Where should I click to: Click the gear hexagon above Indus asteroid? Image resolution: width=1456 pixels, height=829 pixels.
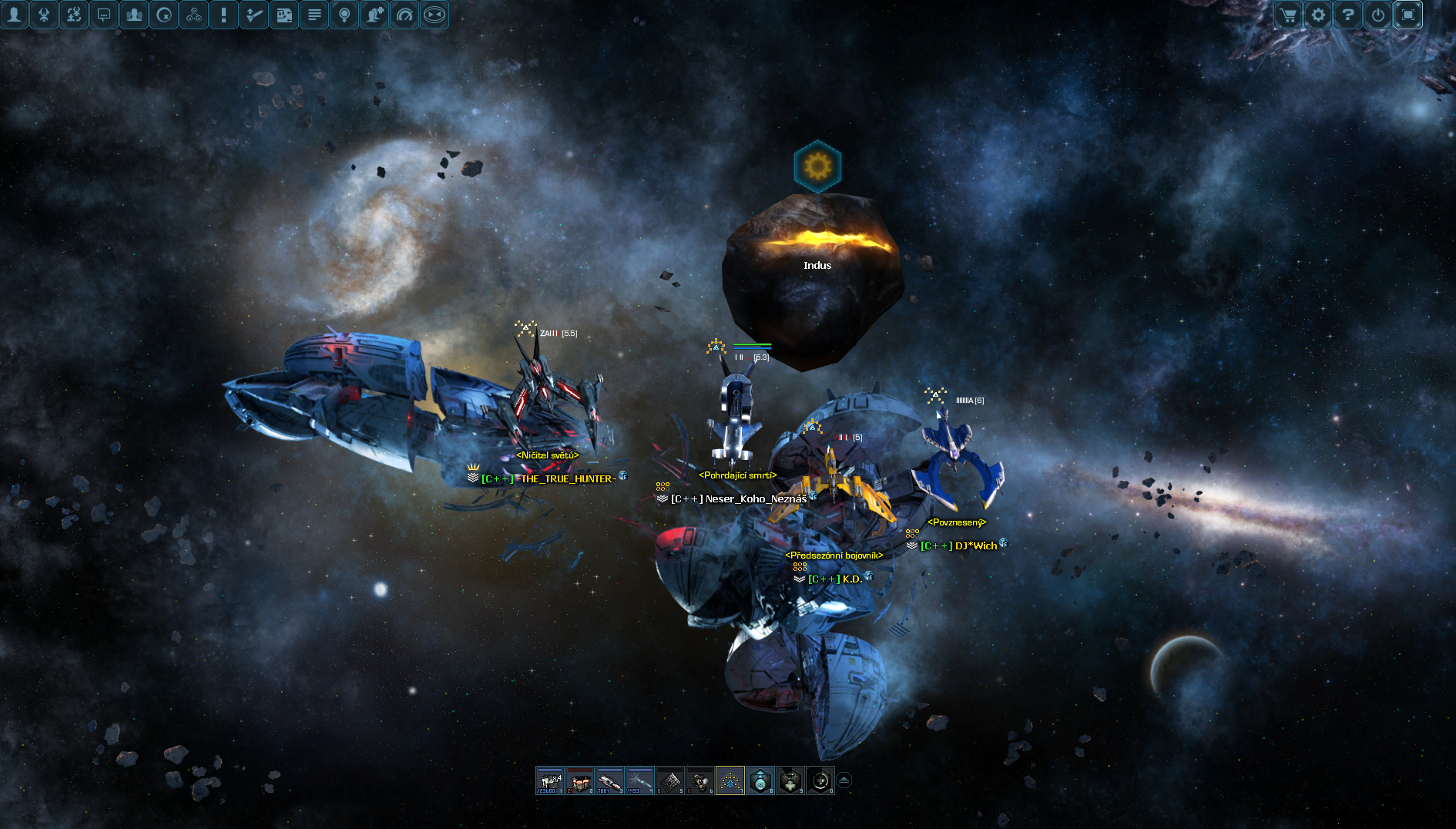point(817,166)
